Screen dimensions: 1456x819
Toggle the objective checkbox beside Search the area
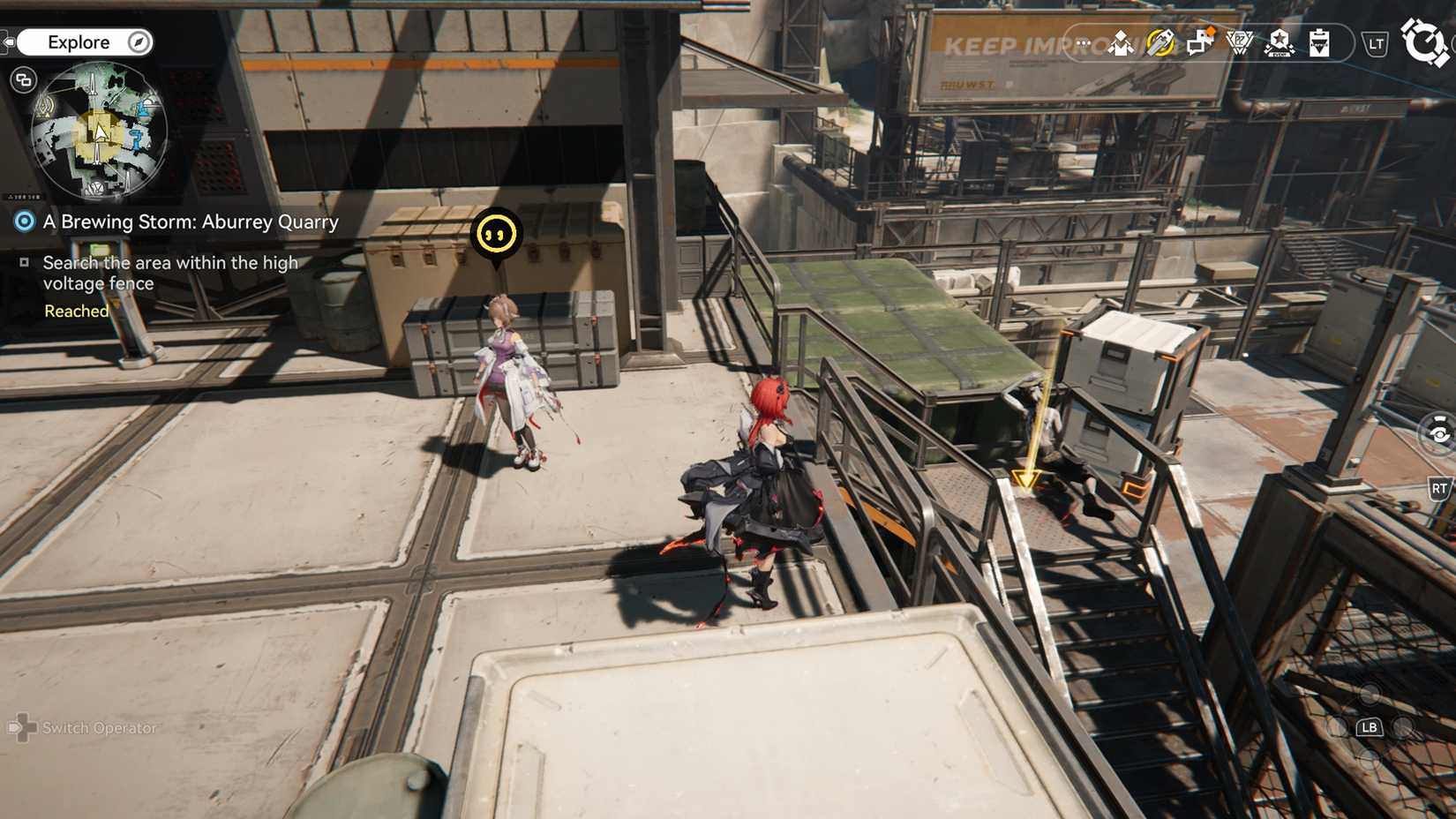click(x=25, y=262)
